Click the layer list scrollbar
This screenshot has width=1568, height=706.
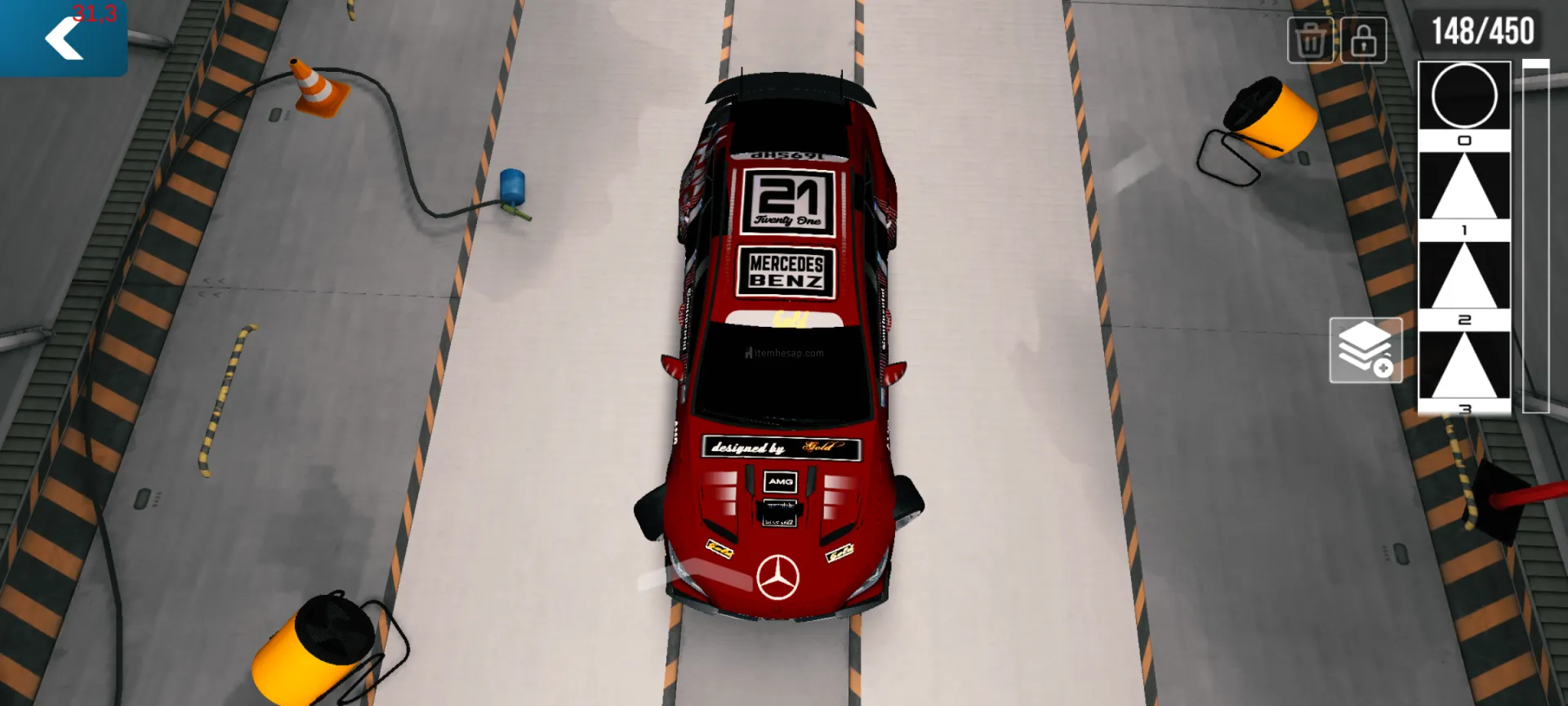coord(1535,237)
